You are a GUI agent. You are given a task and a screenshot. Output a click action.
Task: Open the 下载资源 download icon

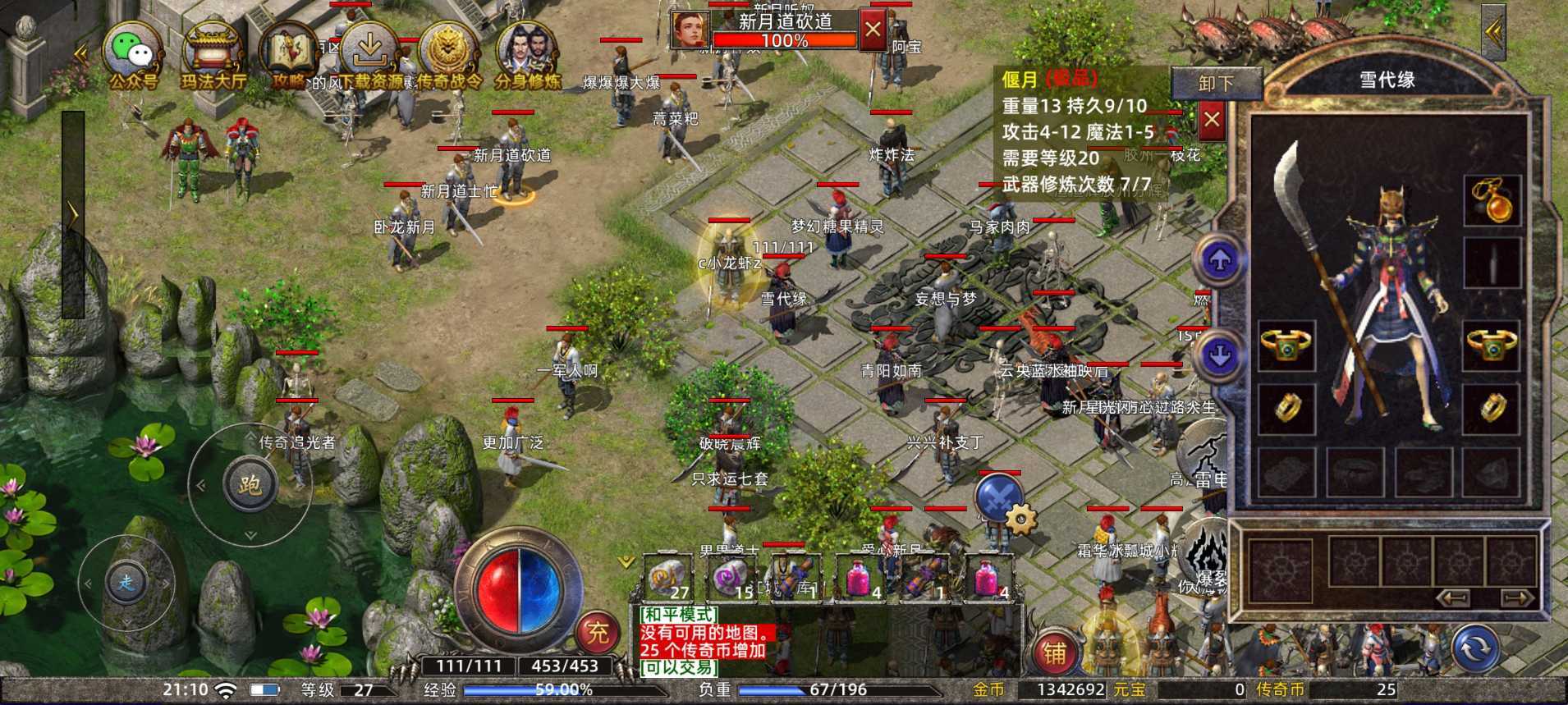[369, 55]
